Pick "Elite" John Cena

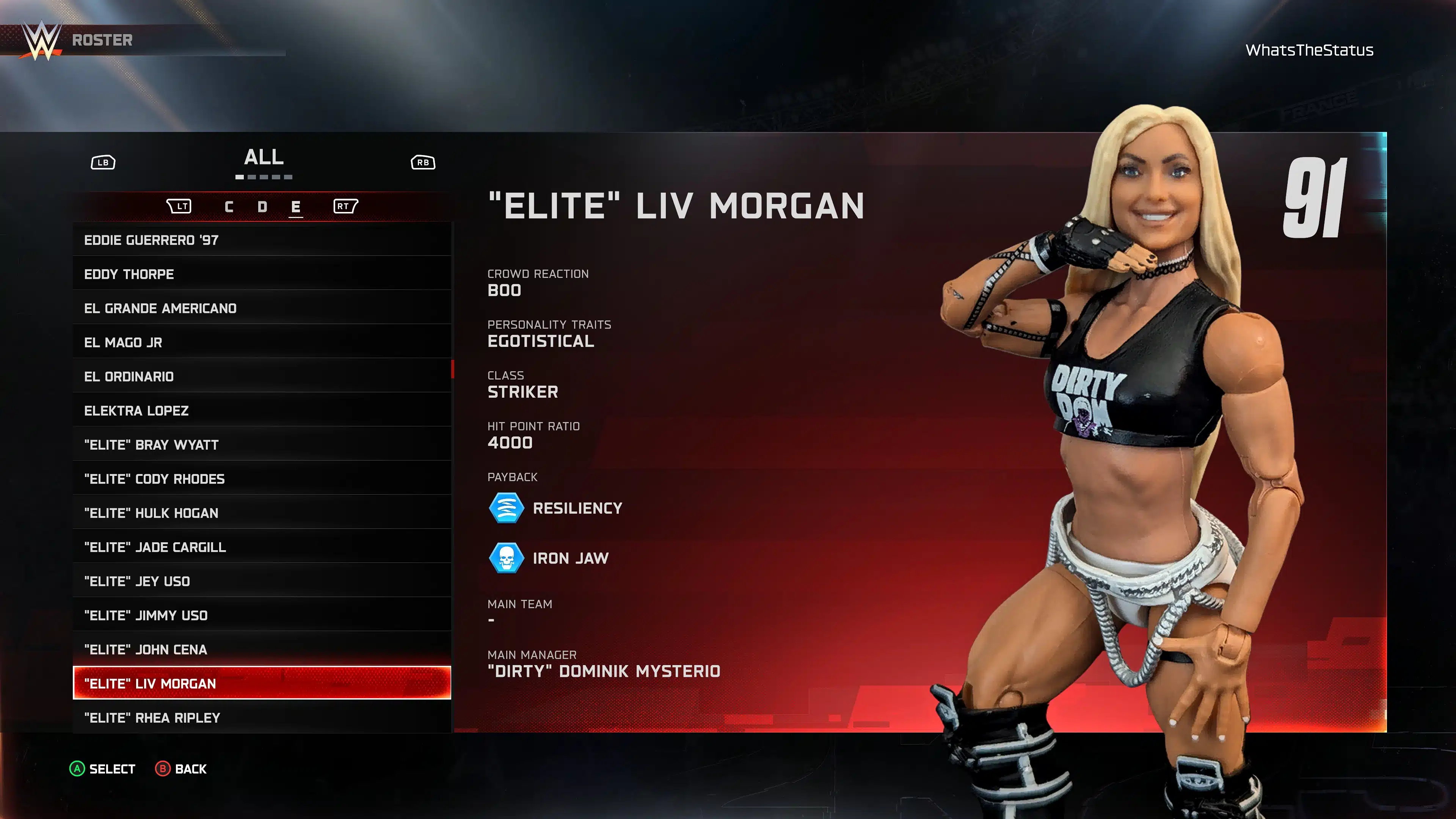pos(262,650)
